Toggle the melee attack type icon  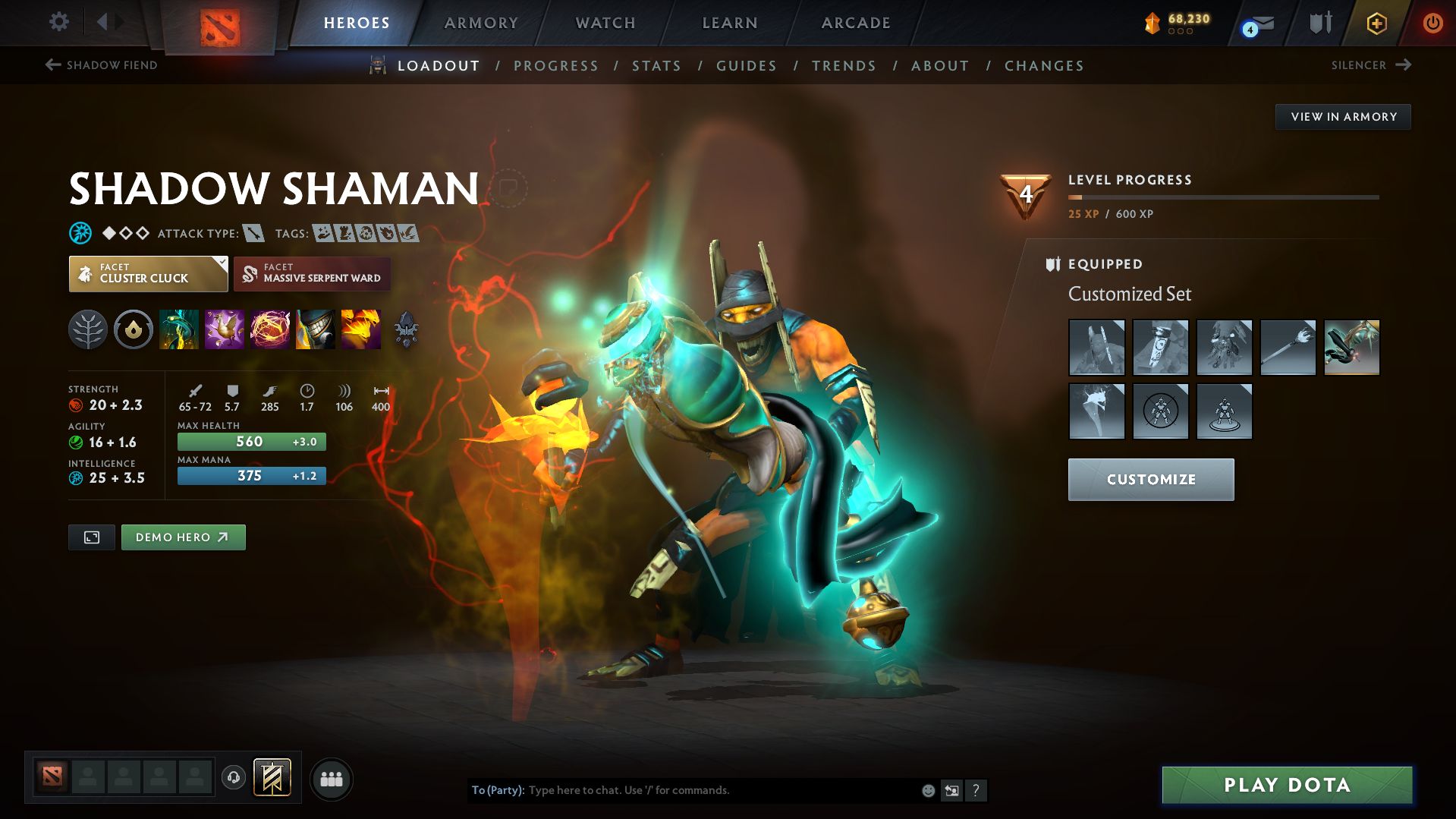pos(253,233)
